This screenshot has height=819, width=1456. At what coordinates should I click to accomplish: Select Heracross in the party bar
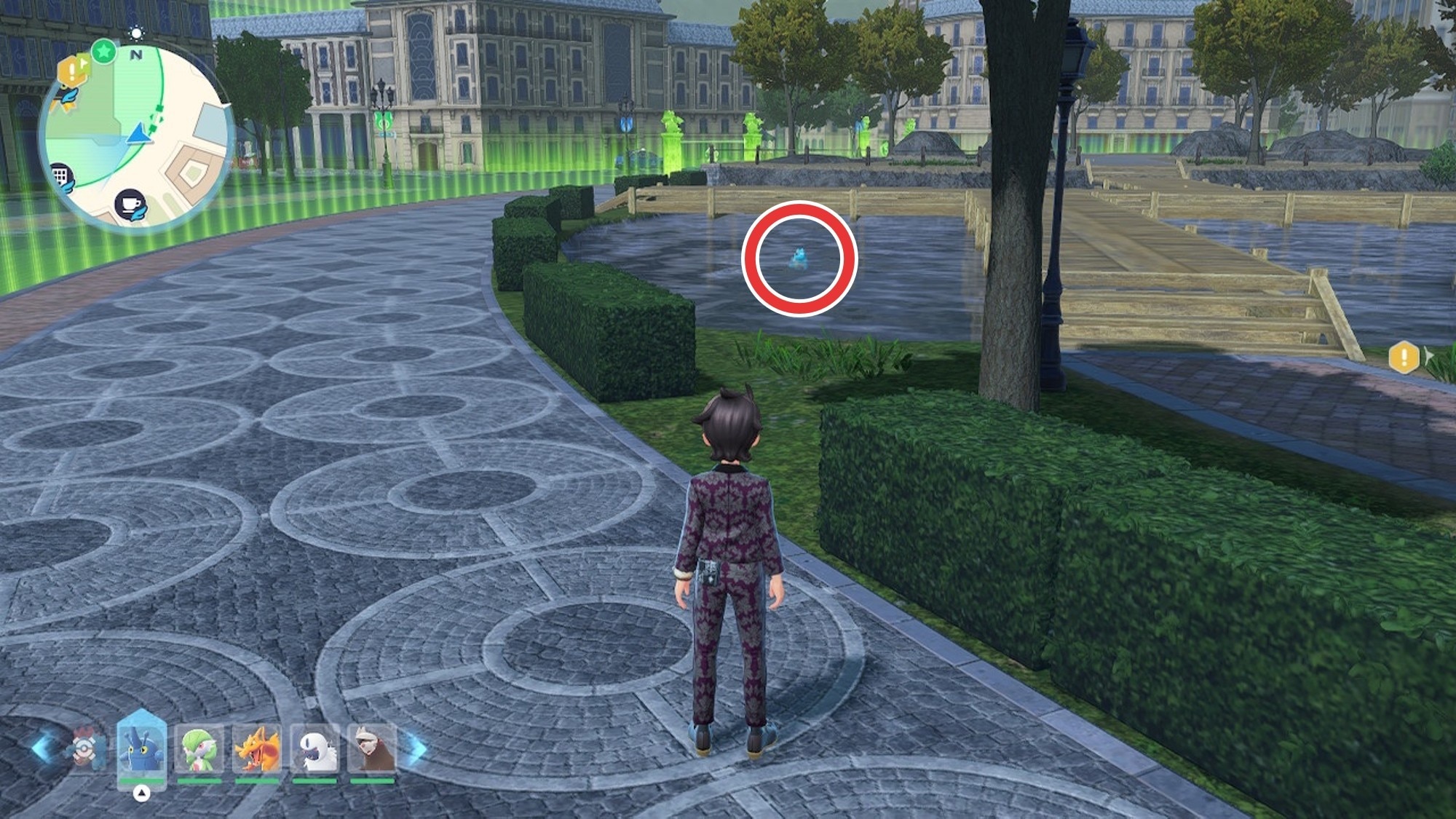pyautogui.click(x=141, y=750)
